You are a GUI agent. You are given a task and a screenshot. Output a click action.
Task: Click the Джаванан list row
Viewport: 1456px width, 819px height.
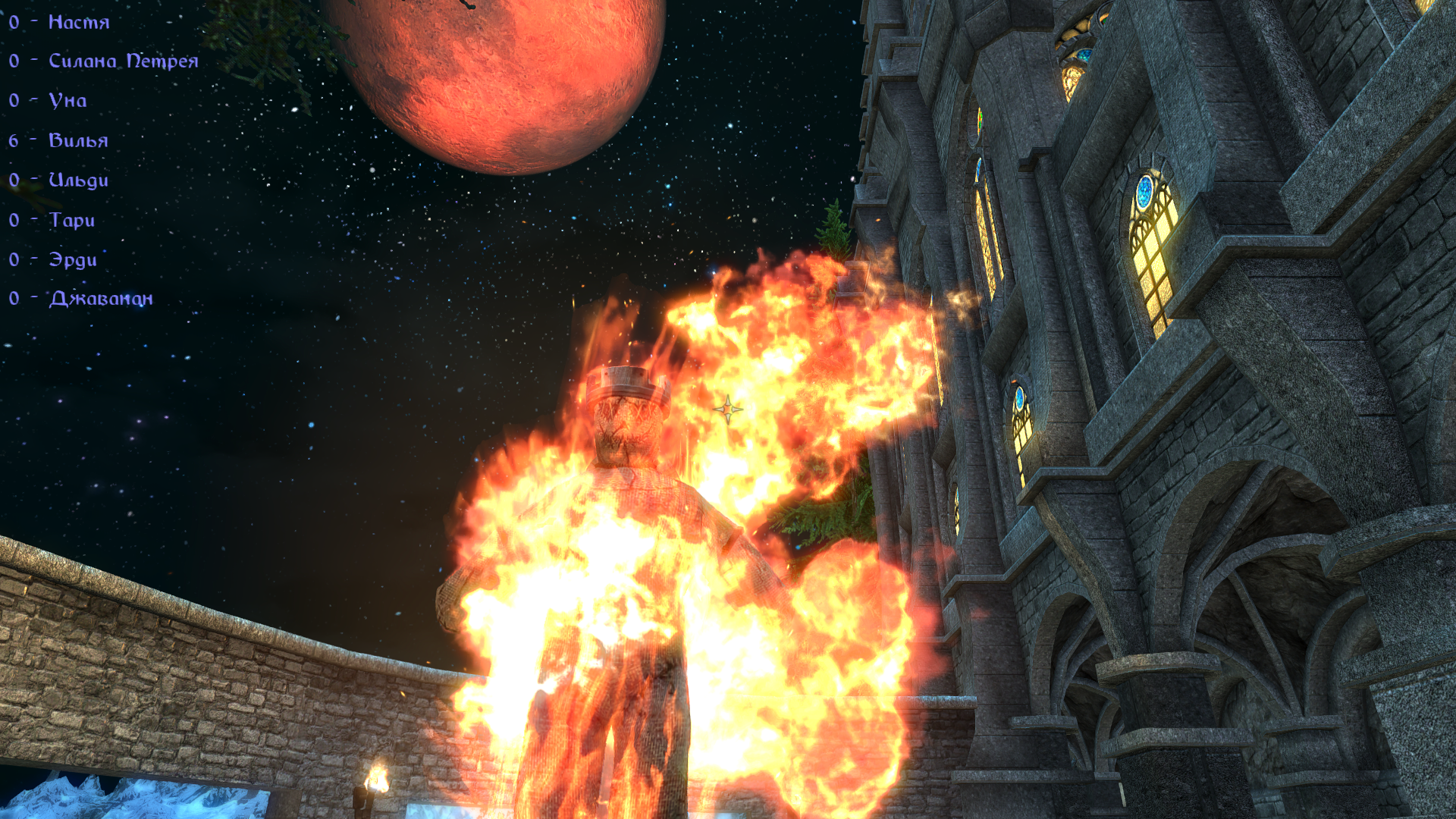pyautogui.click(x=101, y=299)
